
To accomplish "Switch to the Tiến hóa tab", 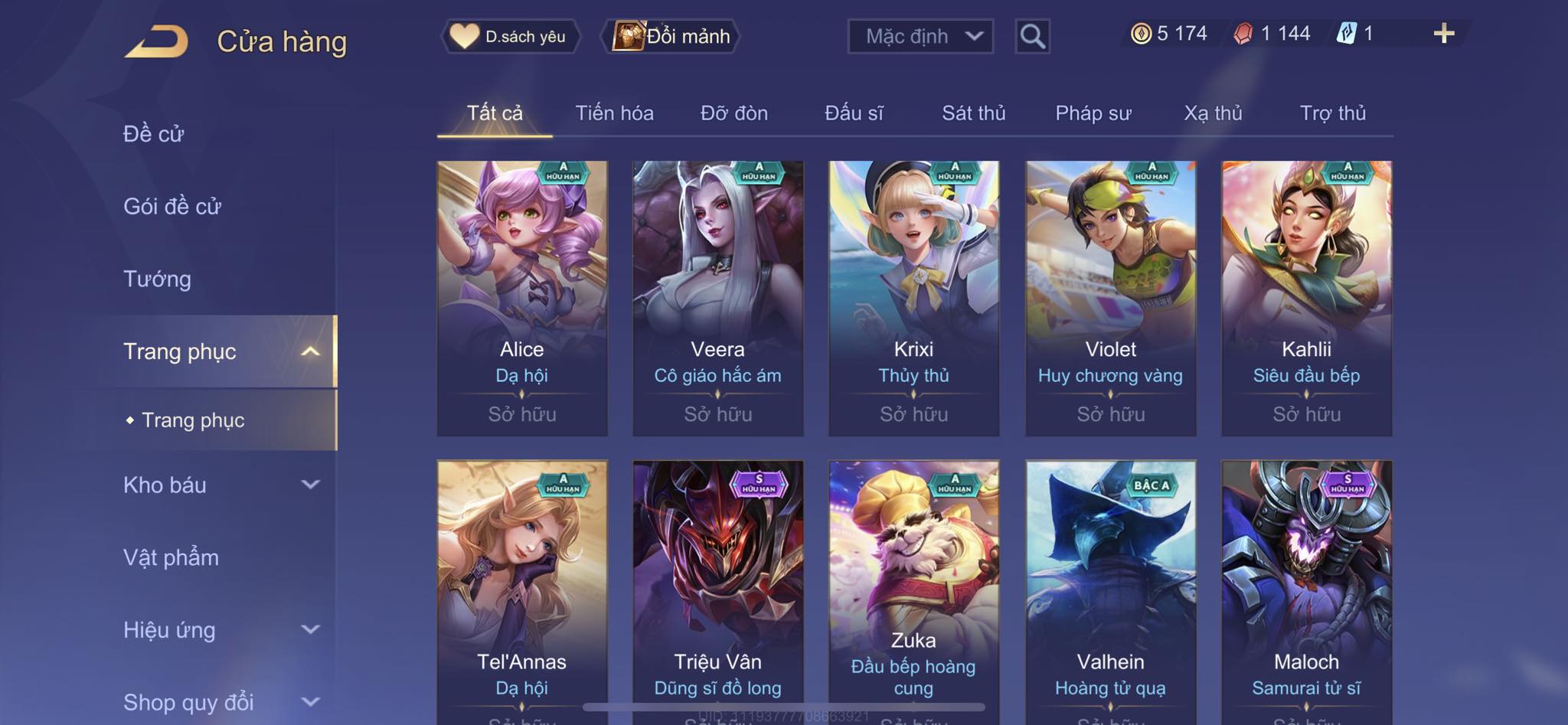I will point(614,113).
